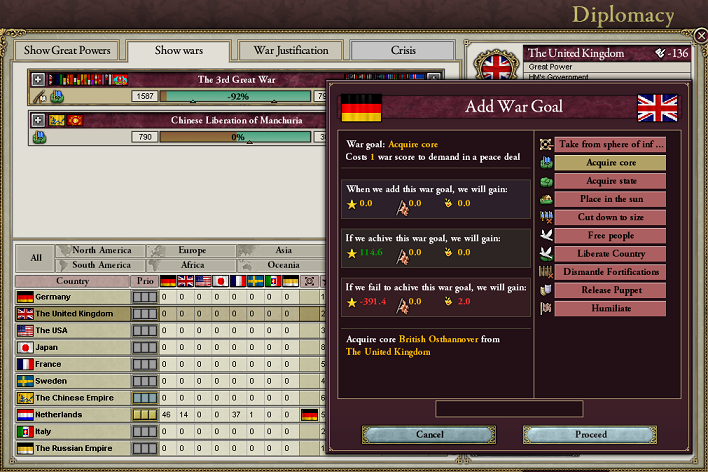
Task: Expand Chinese Liberation of Manchuria entry
Action: [38, 120]
